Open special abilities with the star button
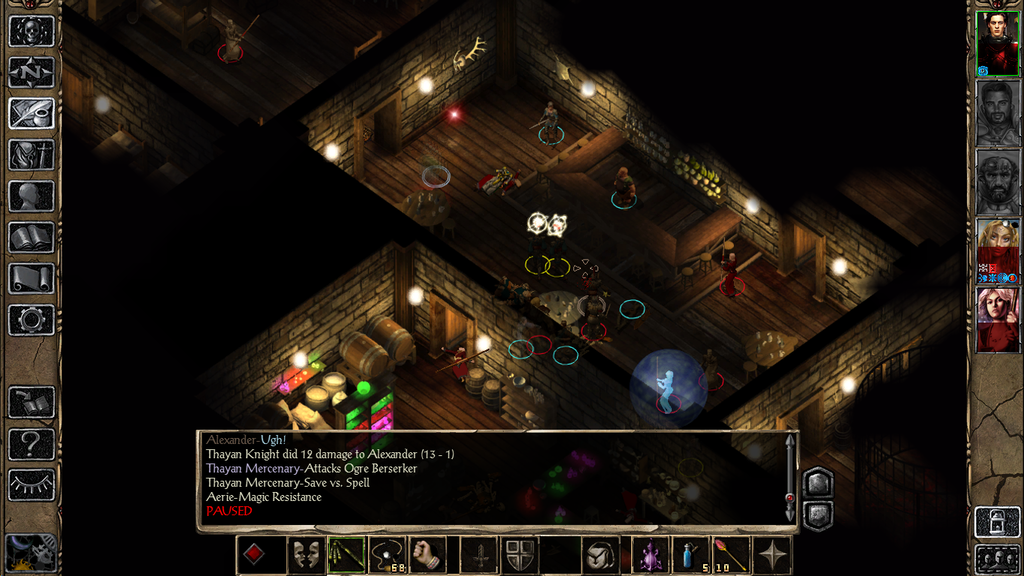This screenshot has width=1024, height=576. tap(773, 555)
